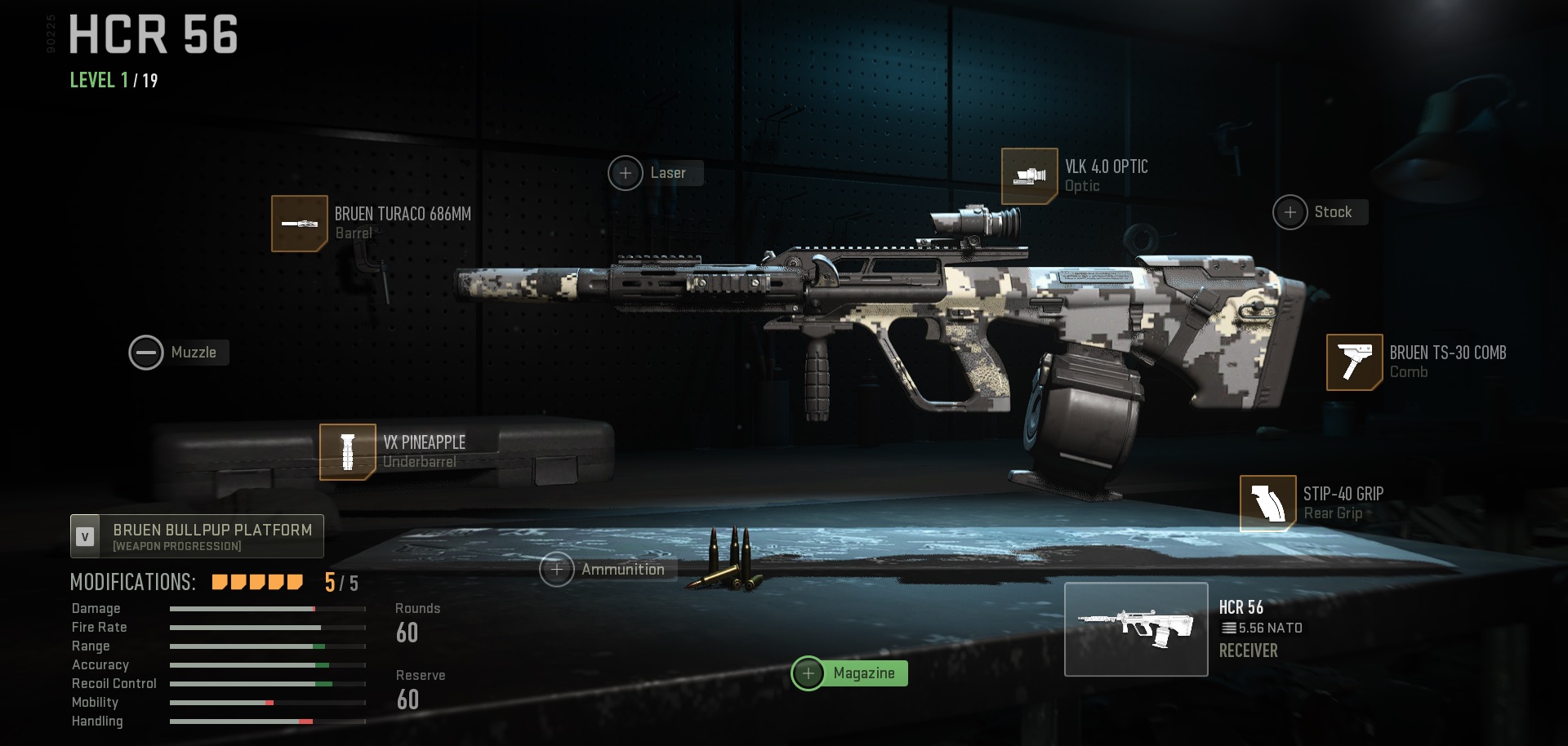The width and height of the screenshot is (1568, 746).
Task: Add a Stock attachment to the weapon
Action: click(x=1291, y=211)
